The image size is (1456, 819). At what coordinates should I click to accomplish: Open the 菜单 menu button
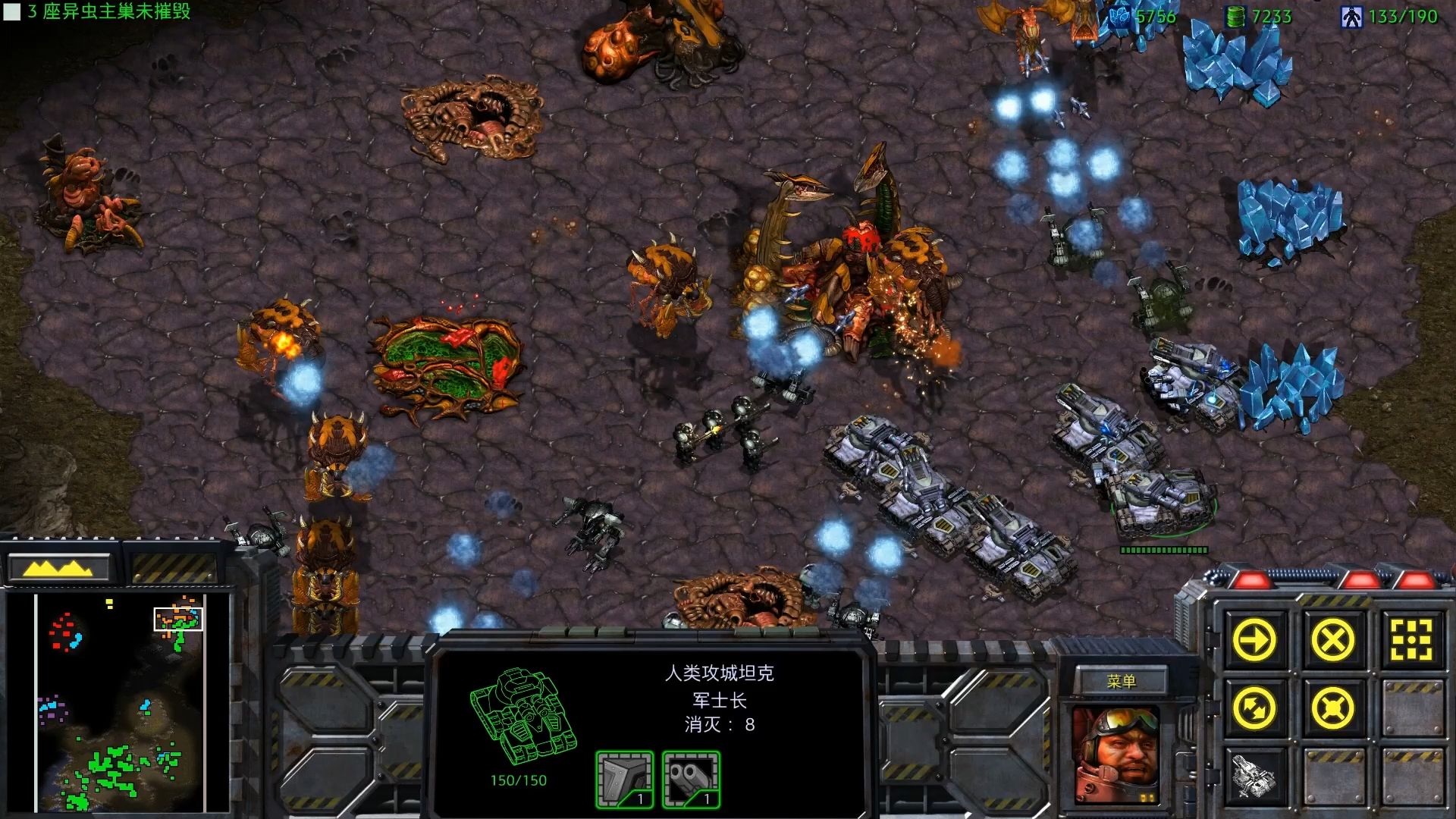pos(1120,681)
